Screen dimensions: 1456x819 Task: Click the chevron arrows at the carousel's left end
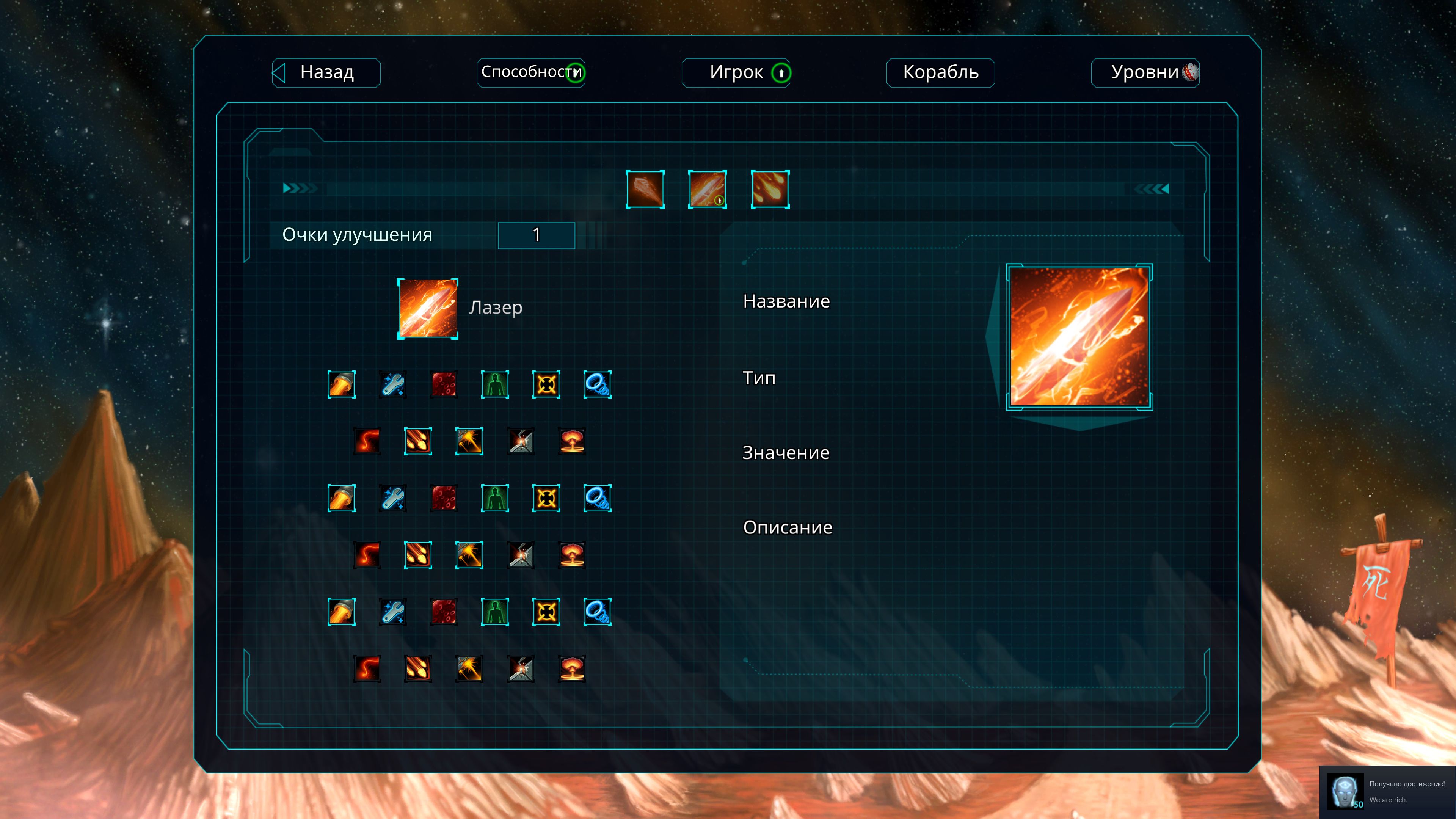(x=299, y=188)
